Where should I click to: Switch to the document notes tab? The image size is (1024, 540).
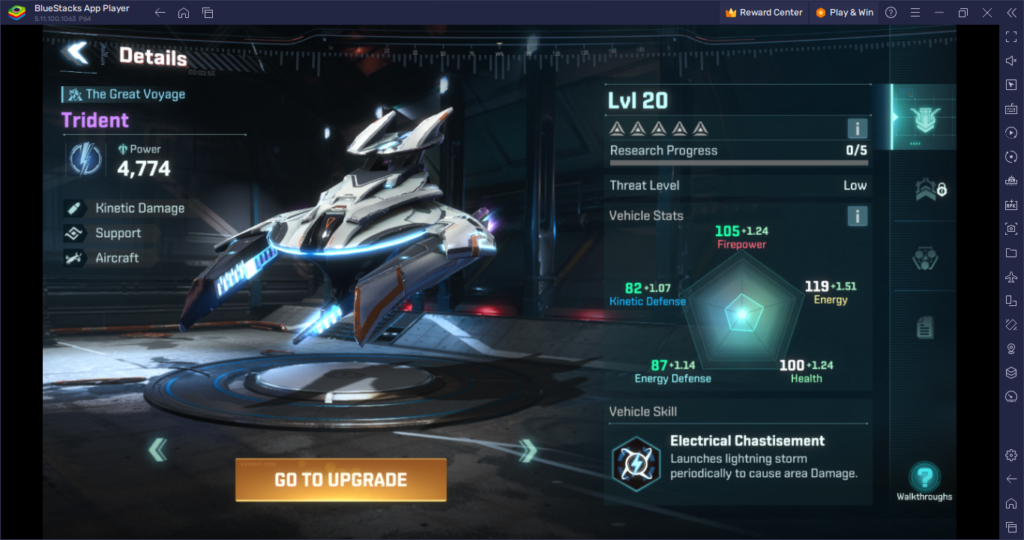pyautogui.click(x=925, y=326)
